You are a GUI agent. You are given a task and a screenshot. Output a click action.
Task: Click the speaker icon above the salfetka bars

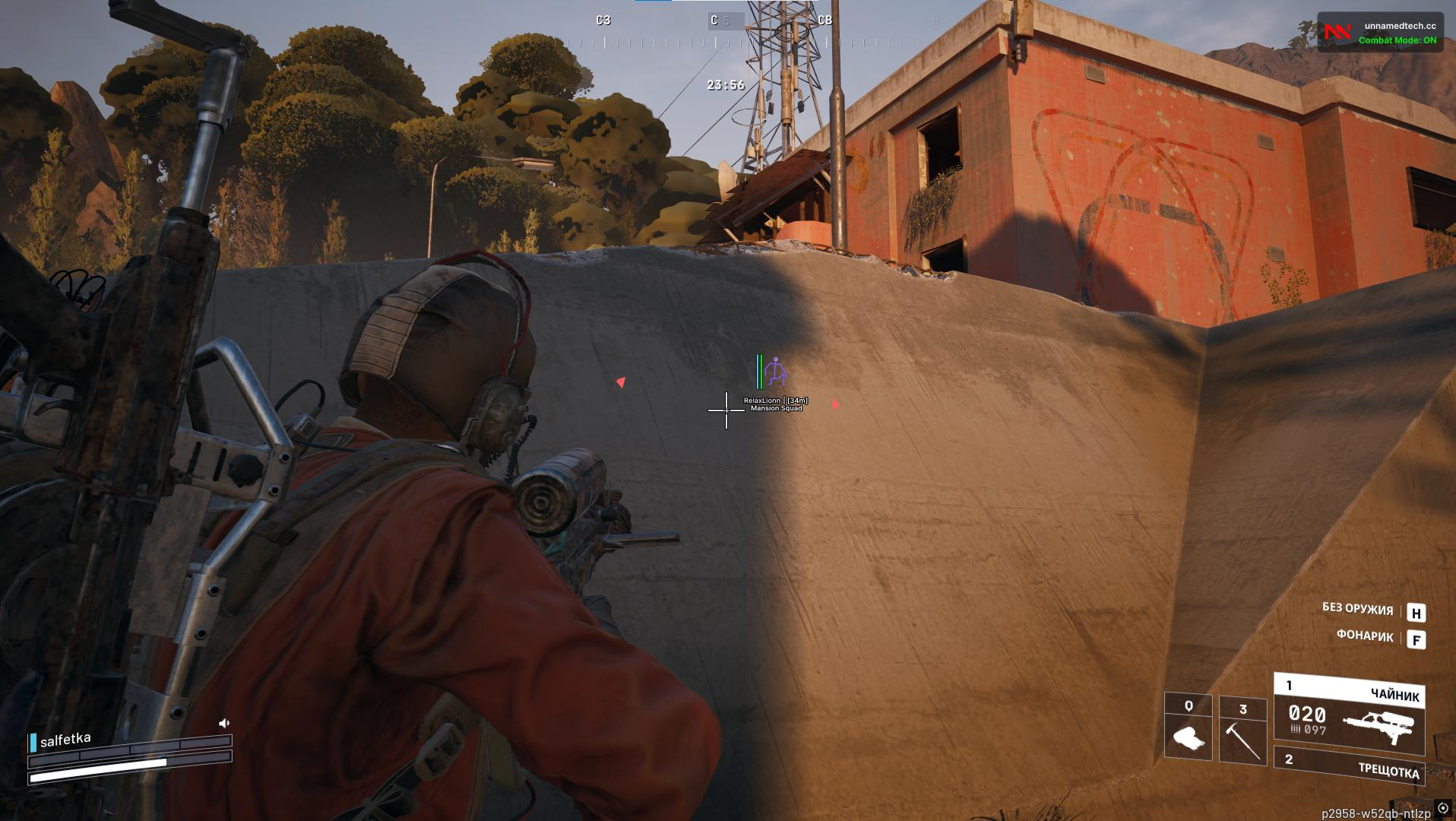tap(224, 723)
